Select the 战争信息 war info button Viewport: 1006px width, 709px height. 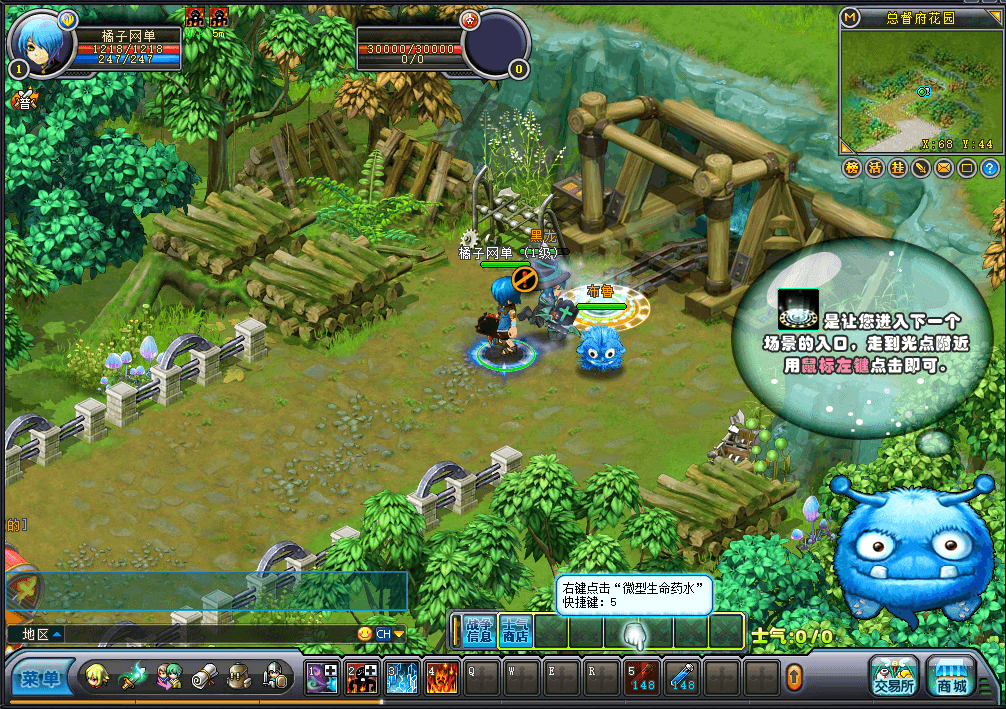coord(480,630)
